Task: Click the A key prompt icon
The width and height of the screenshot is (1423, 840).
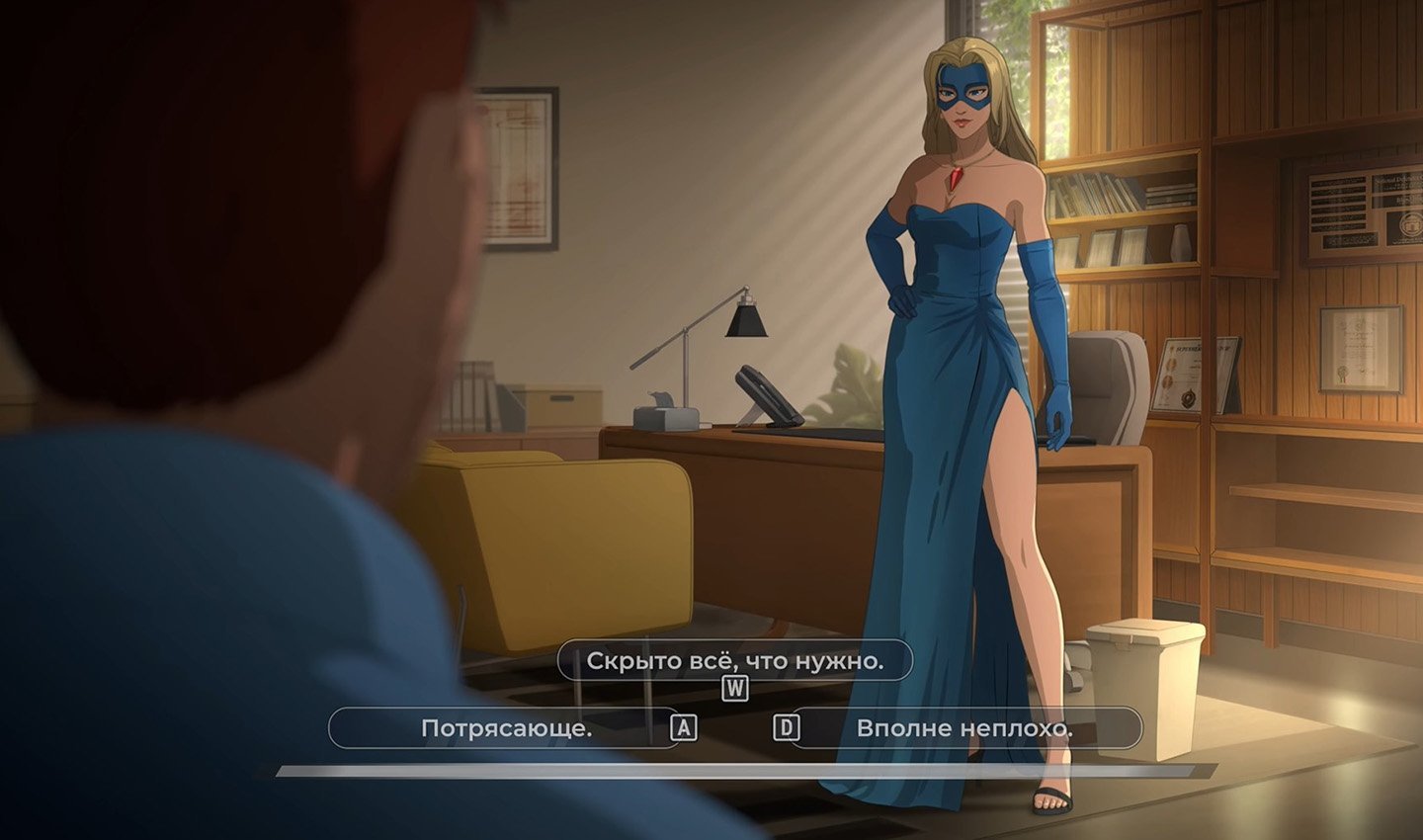Action: [x=683, y=728]
